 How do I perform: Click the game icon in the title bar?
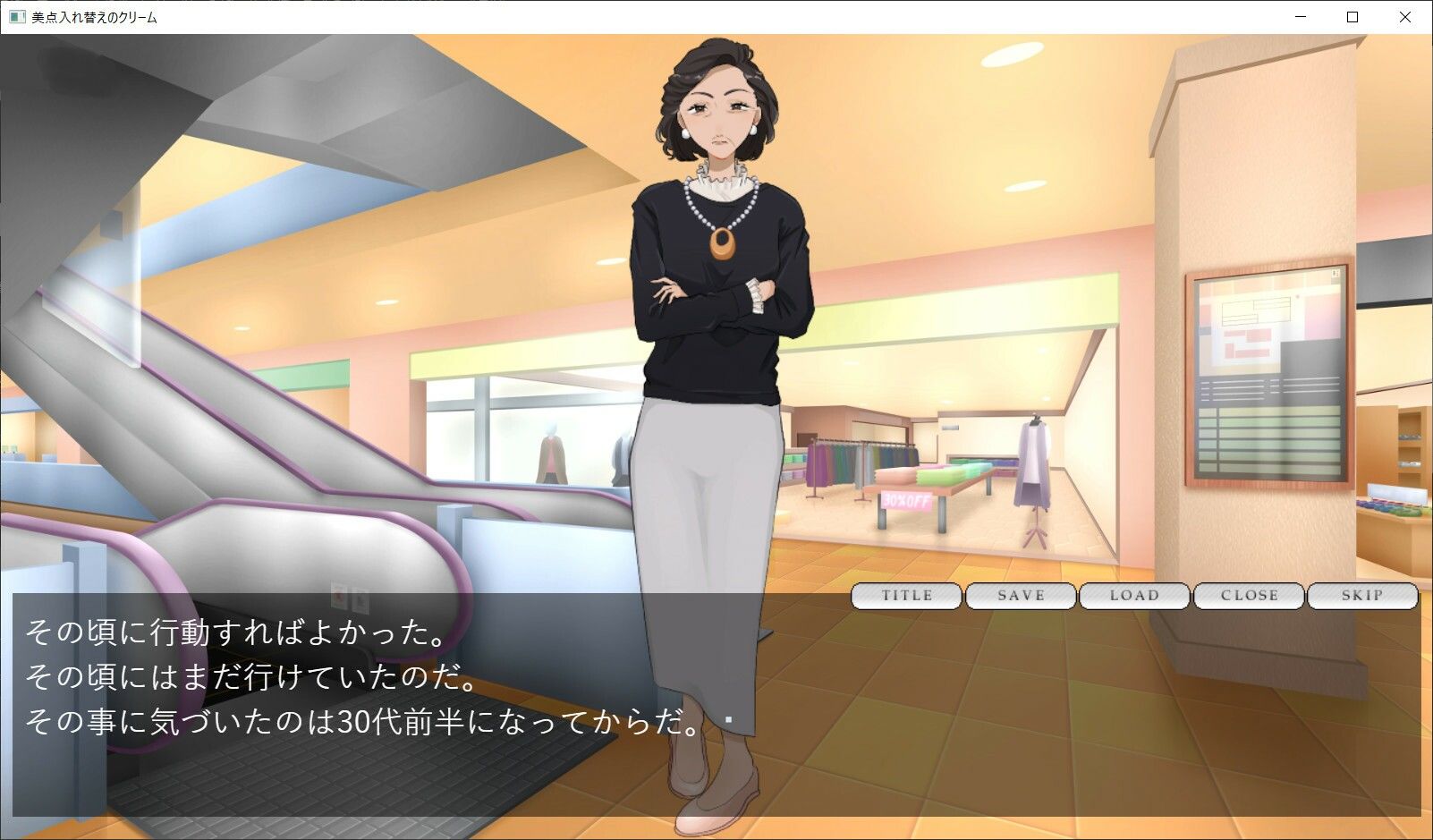(19, 15)
